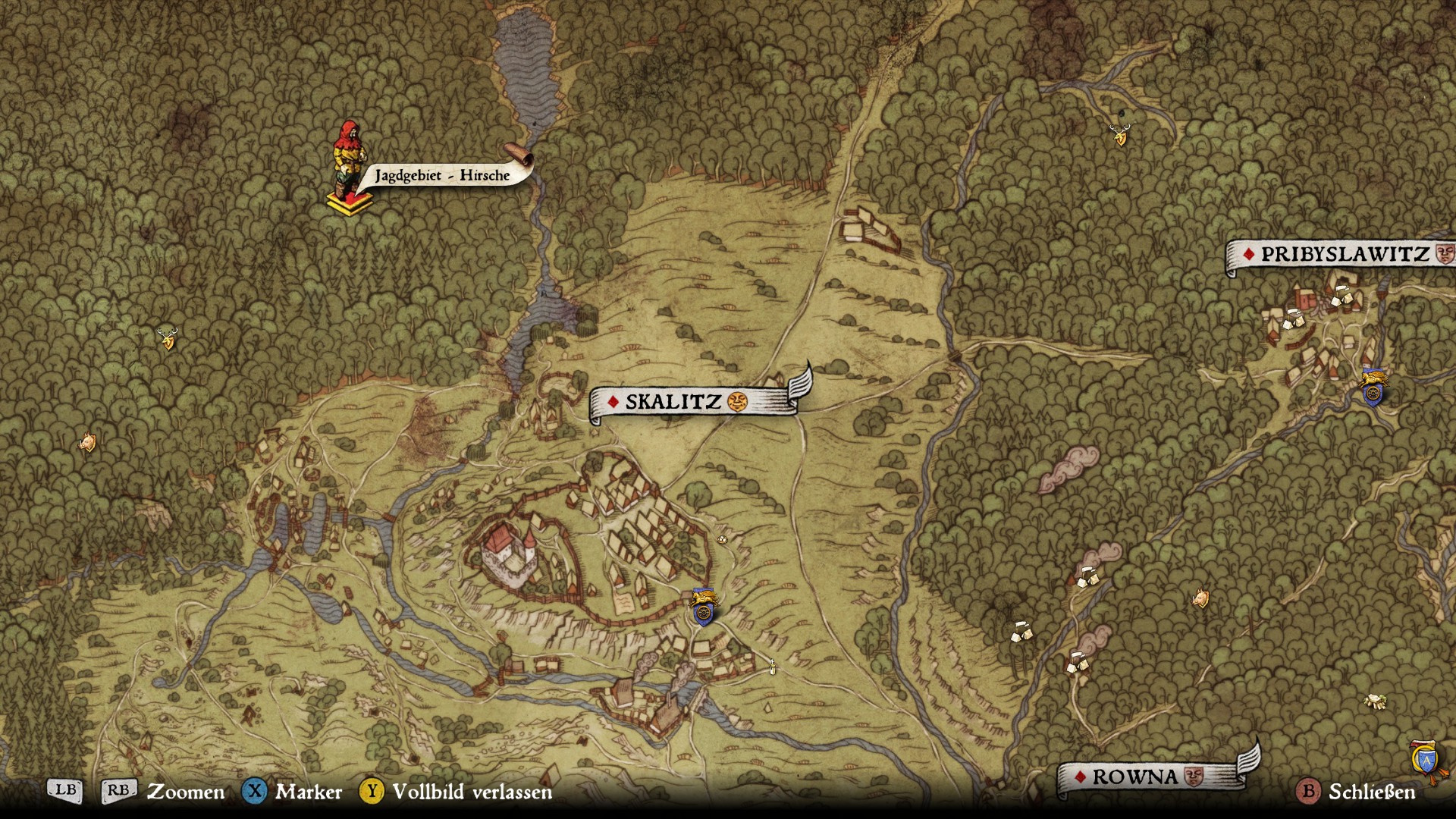Select the boar hunting marker near Rowna
The height and width of the screenshot is (819, 1456).
click(1200, 598)
